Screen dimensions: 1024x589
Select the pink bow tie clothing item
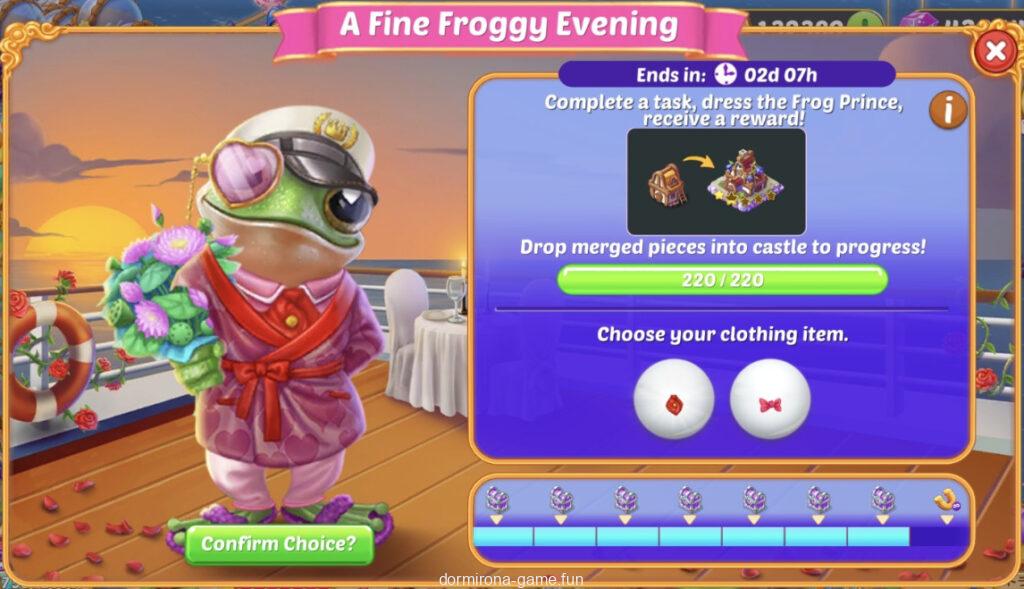769,399
